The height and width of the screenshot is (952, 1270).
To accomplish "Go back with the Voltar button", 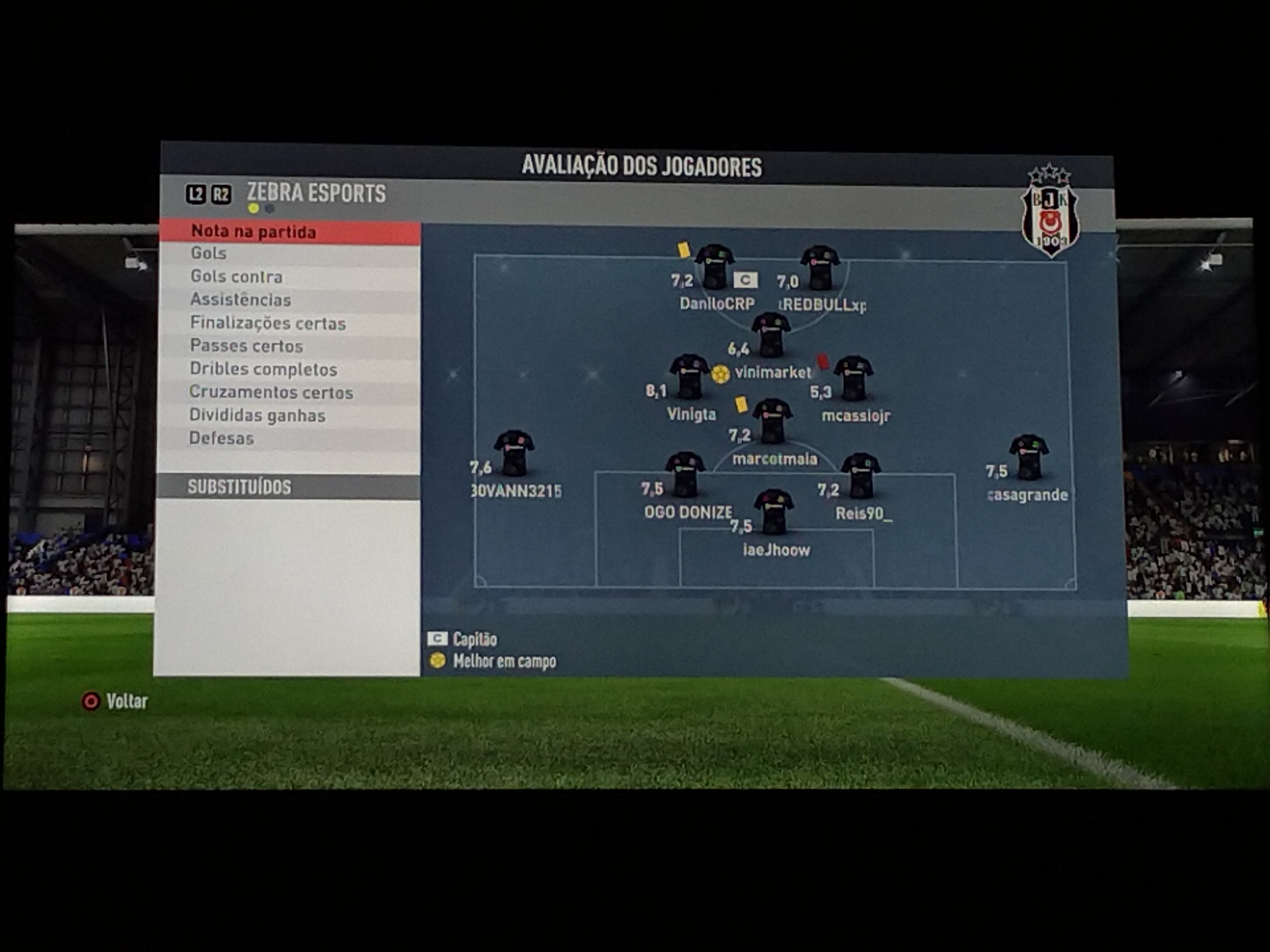I will point(116,701).
